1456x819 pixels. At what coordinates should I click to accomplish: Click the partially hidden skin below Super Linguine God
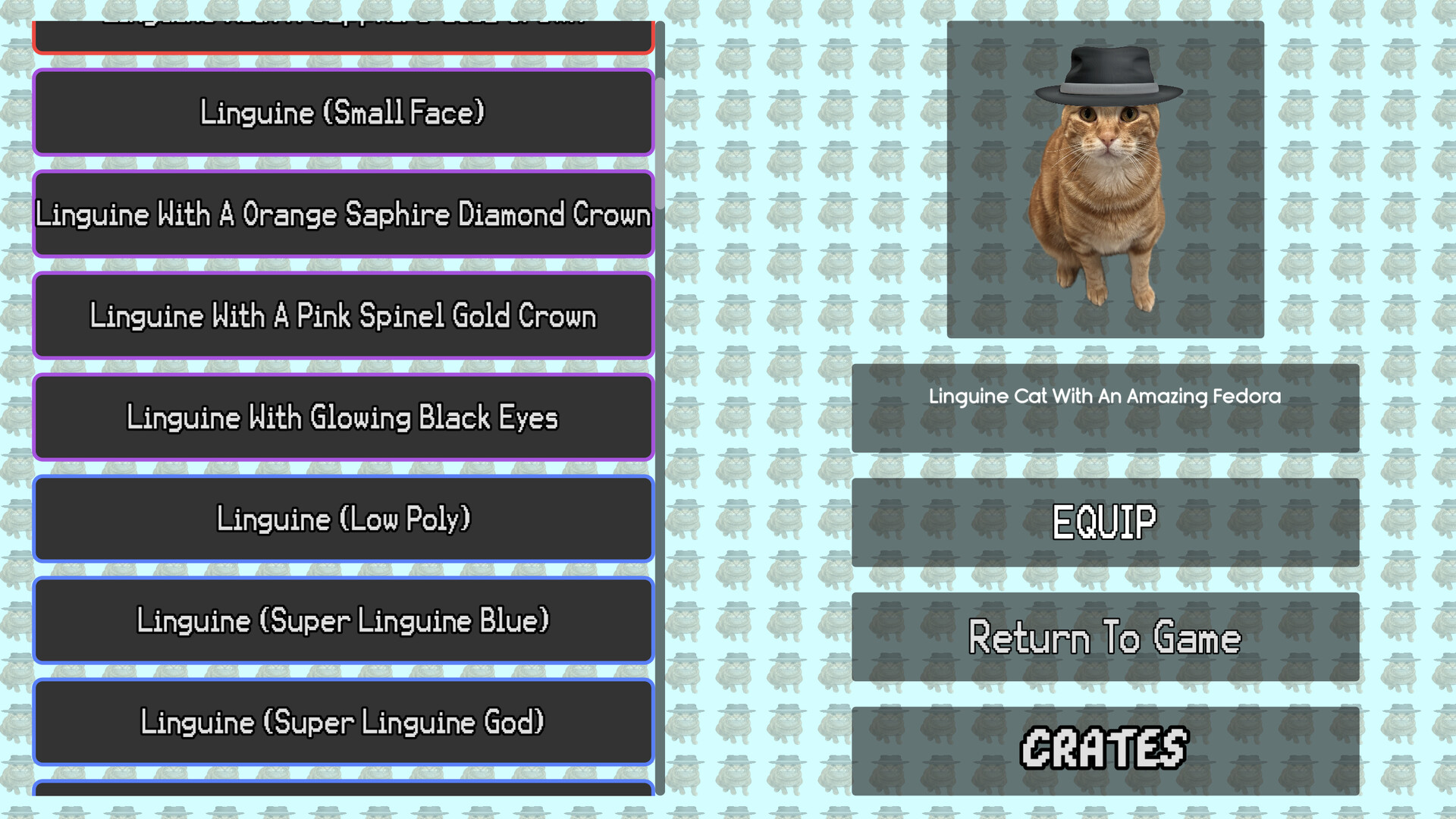[343, 800]
